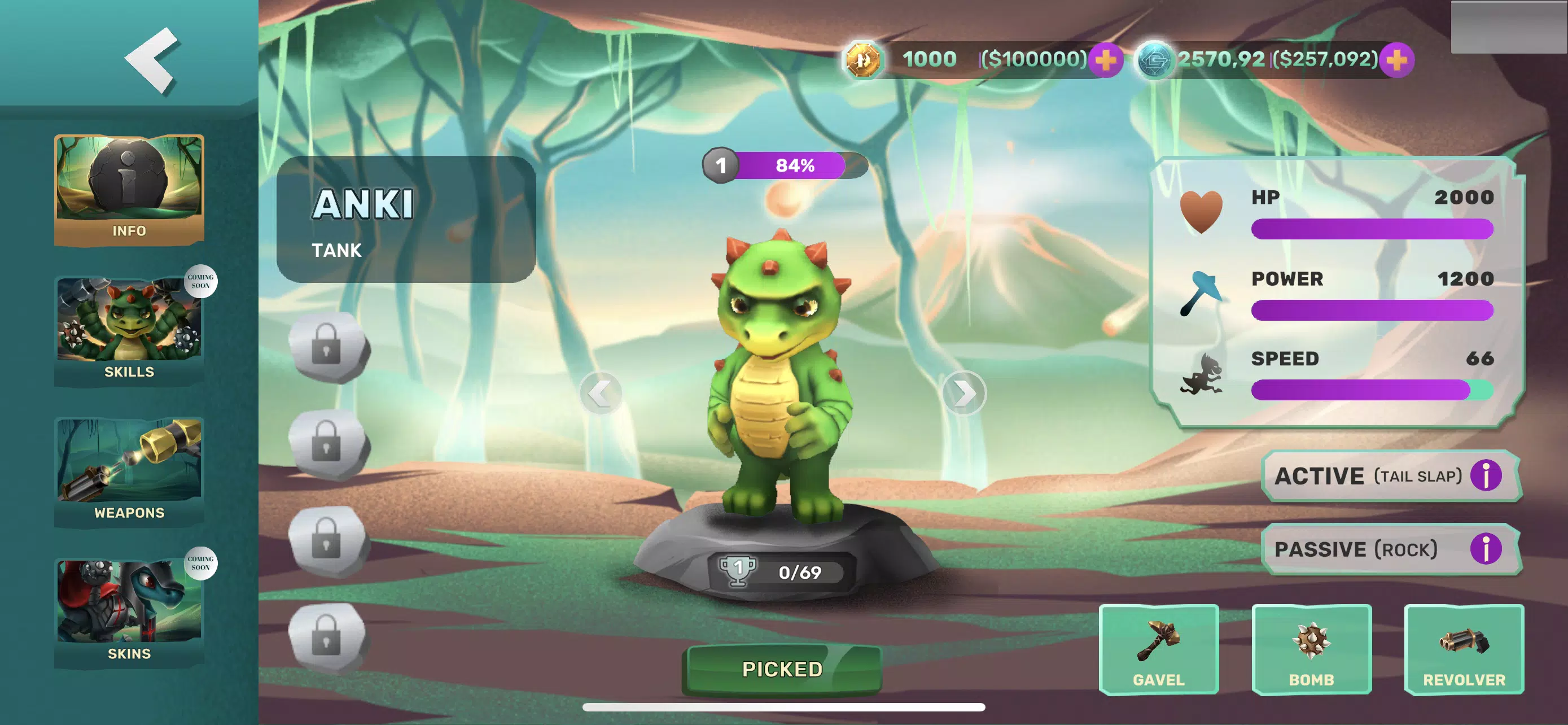Open the Info tab

coord(129,190)
